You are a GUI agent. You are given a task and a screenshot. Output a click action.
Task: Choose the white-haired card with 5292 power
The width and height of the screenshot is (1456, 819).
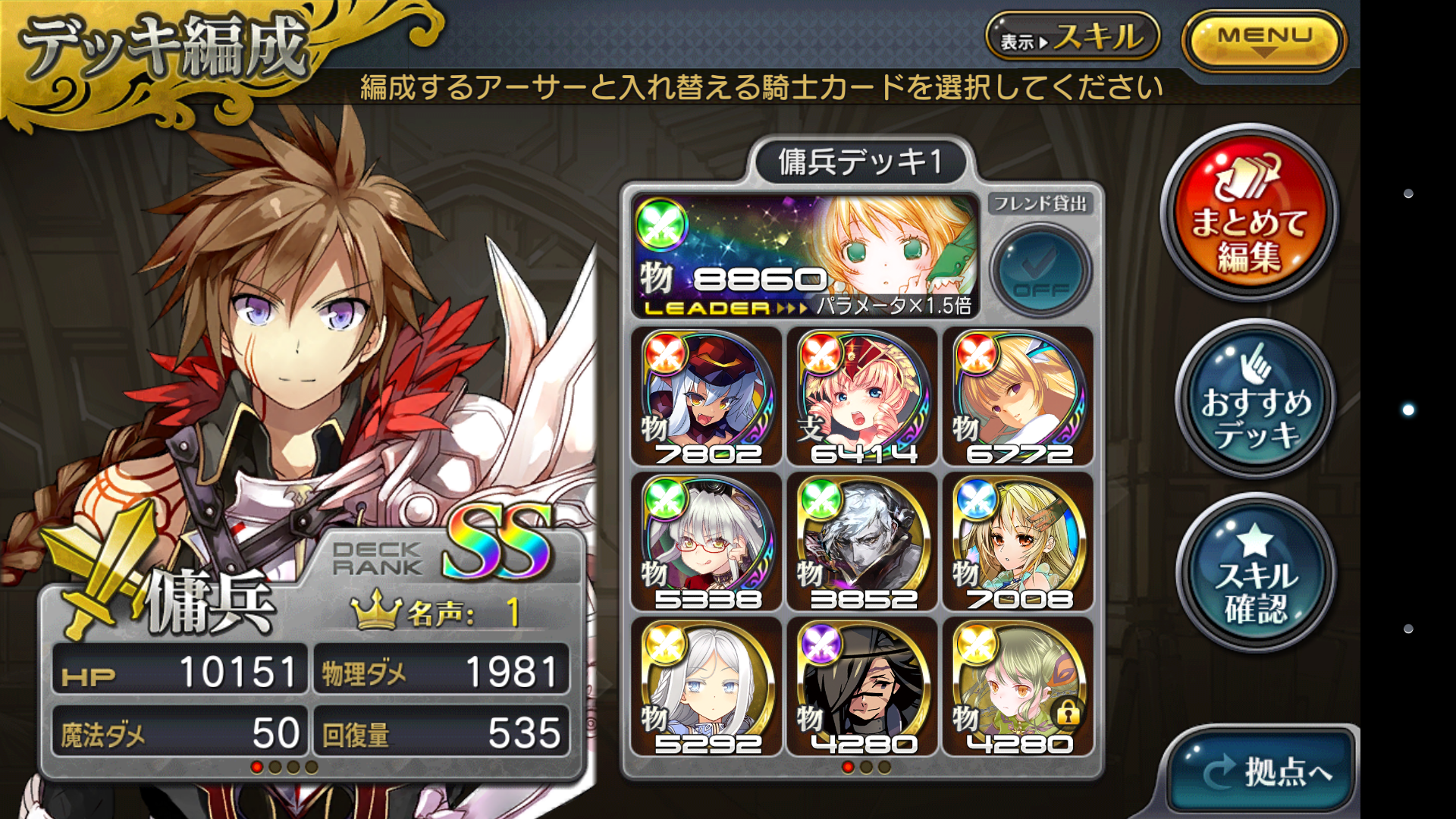coord(707,687)
